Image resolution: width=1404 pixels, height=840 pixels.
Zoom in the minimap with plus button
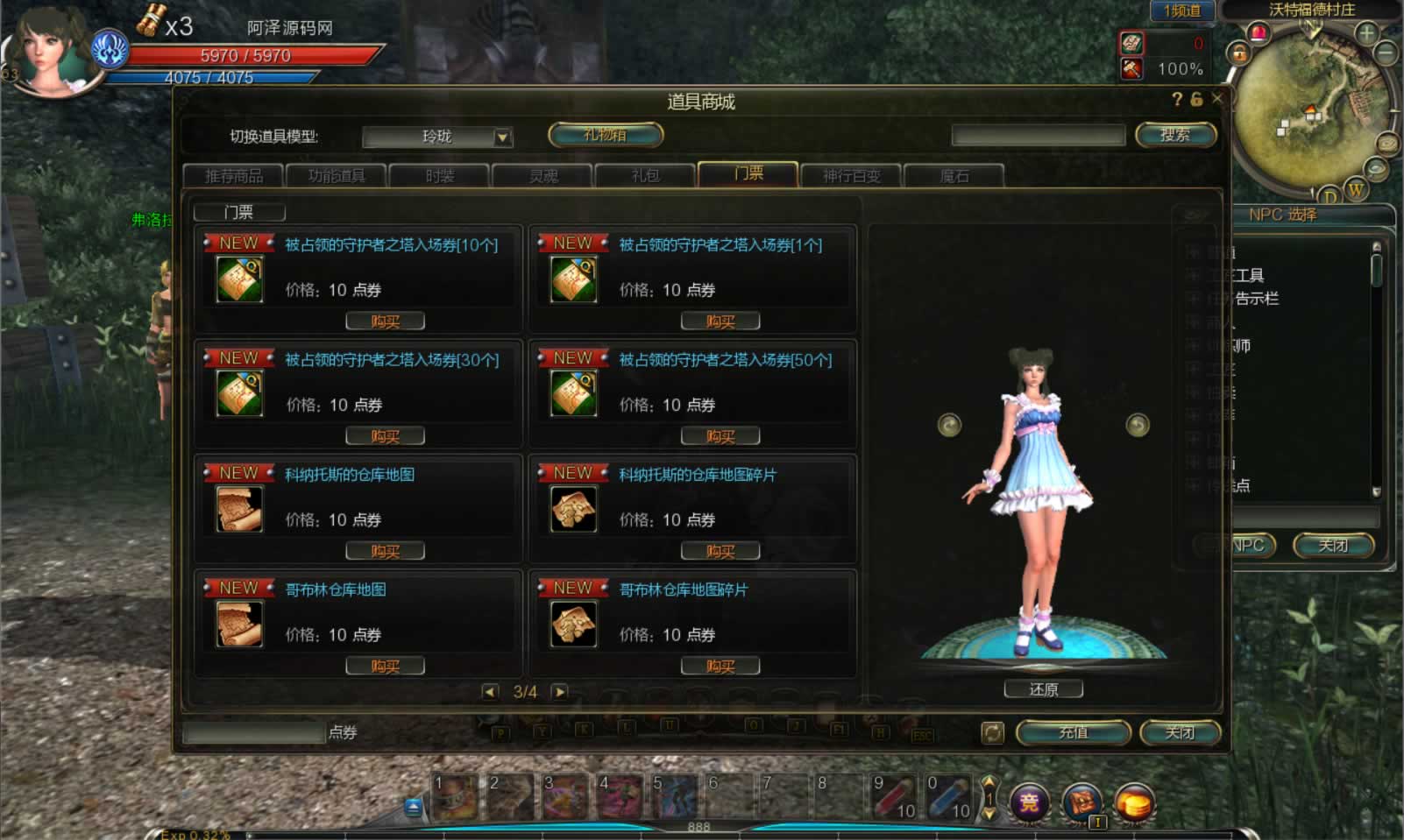point(1365,34)
